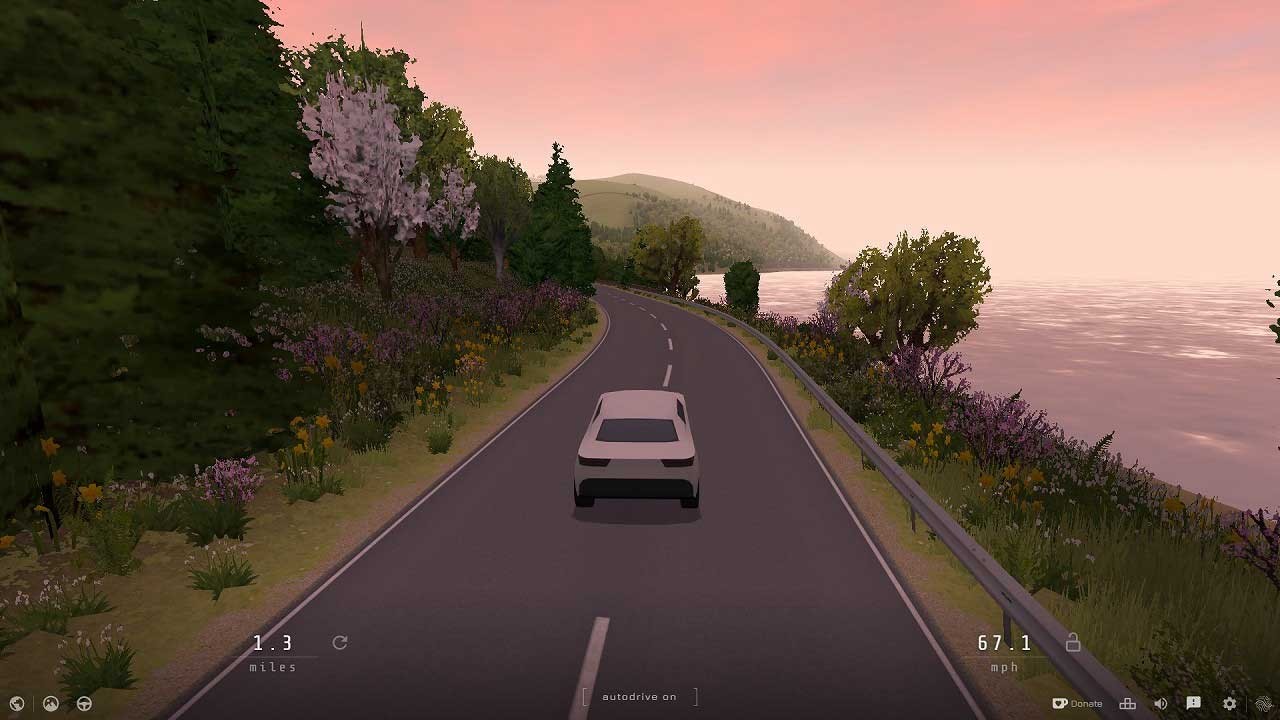This screenshot has height=720, width=1280.
Task: Open the scenery customization icon
Action: click(49, 703)
